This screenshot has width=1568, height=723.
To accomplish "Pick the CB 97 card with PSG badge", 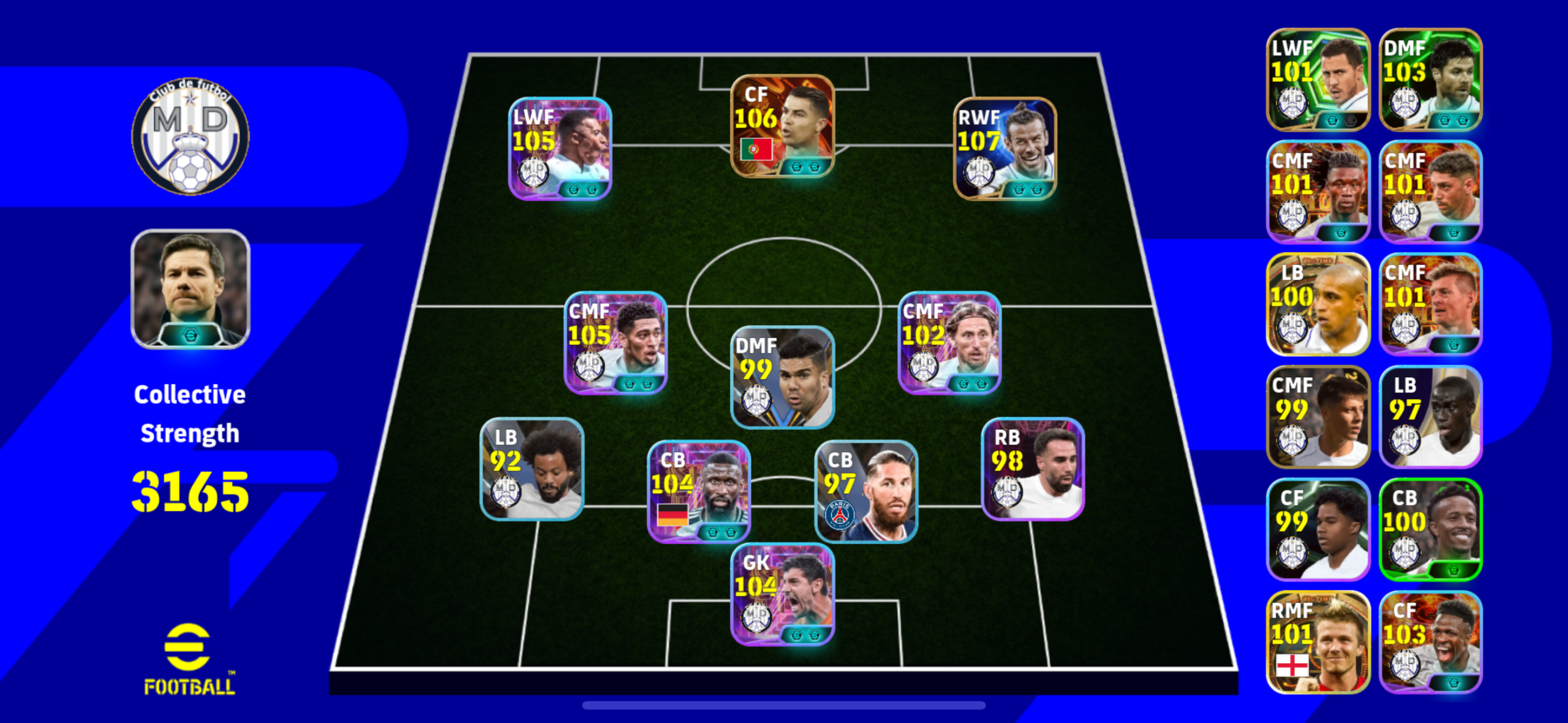I will point(866,491).
